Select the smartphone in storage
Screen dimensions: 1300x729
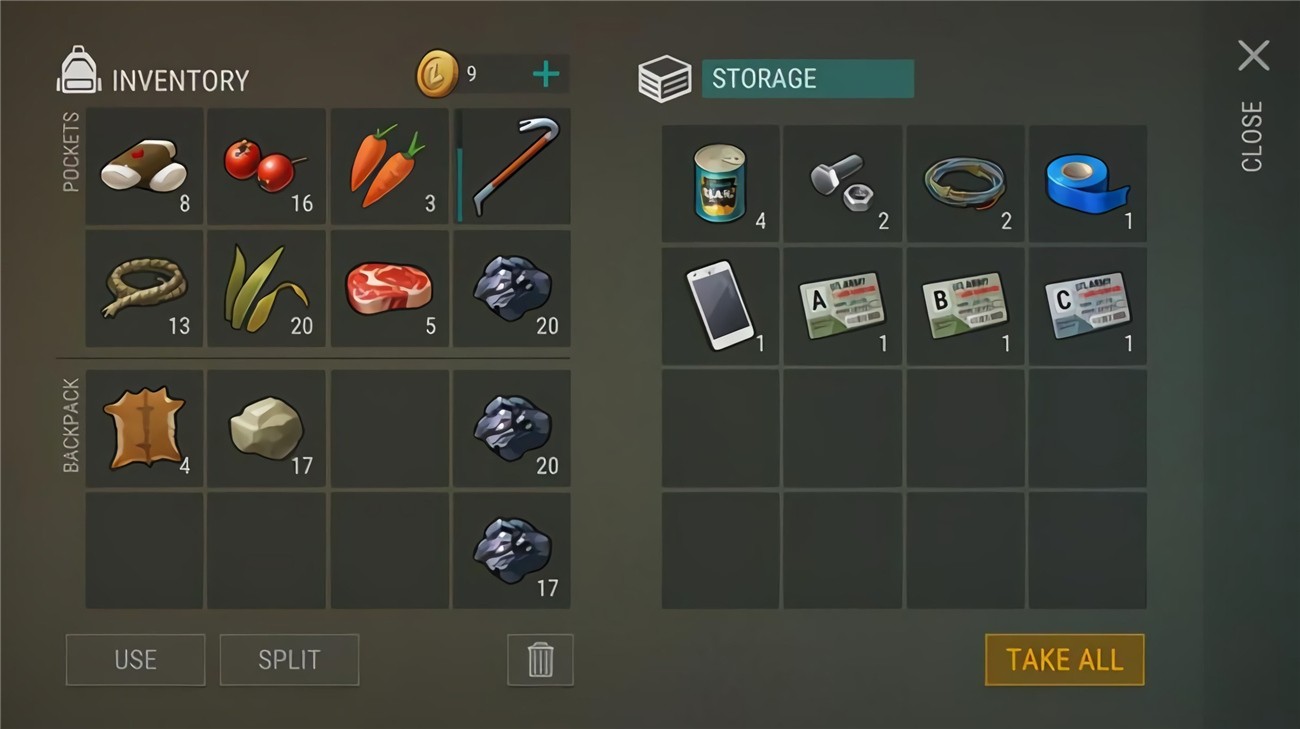coord(718,305)
